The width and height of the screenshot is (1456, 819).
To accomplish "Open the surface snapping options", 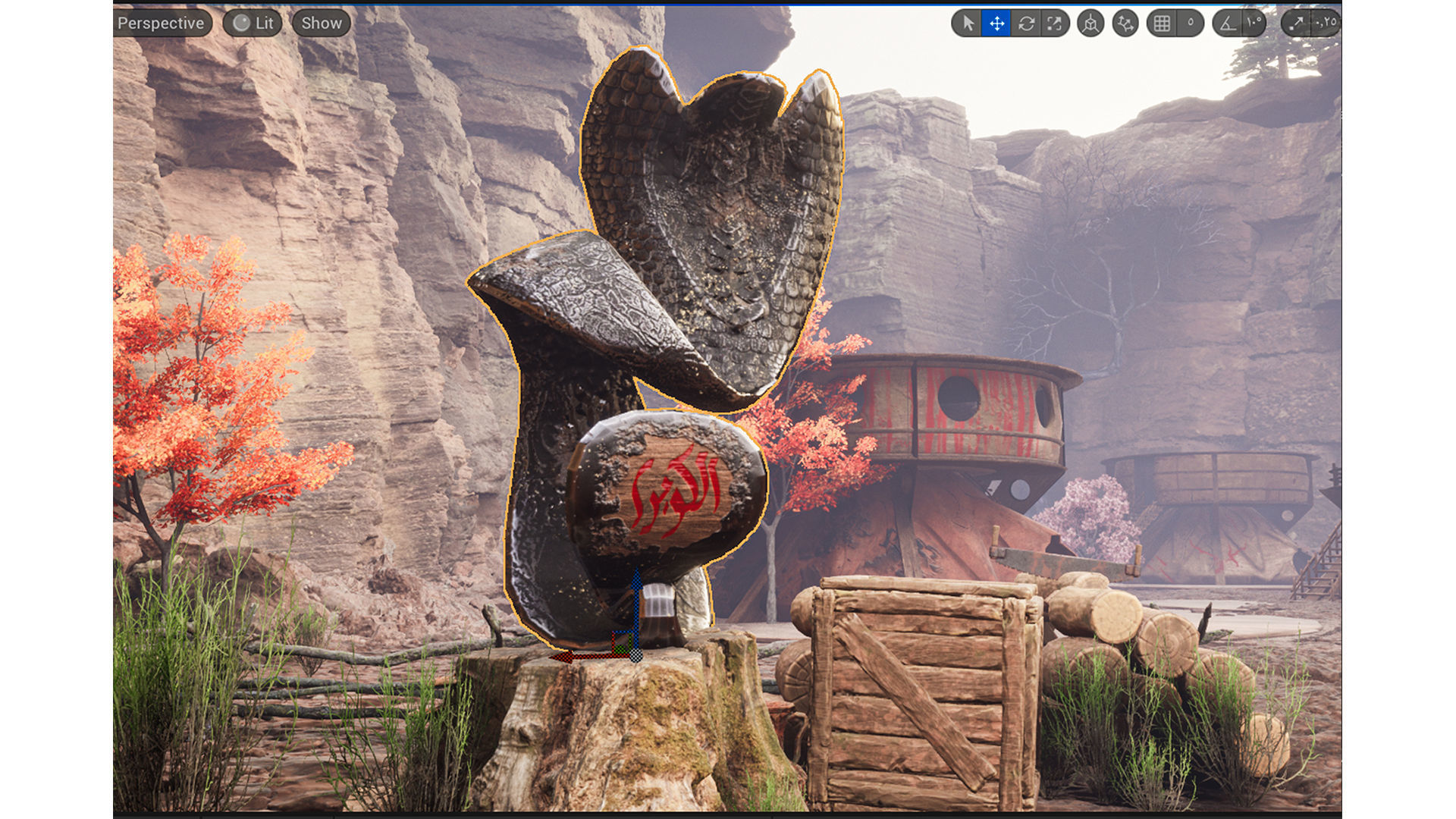I will (x=1125, y=24).
